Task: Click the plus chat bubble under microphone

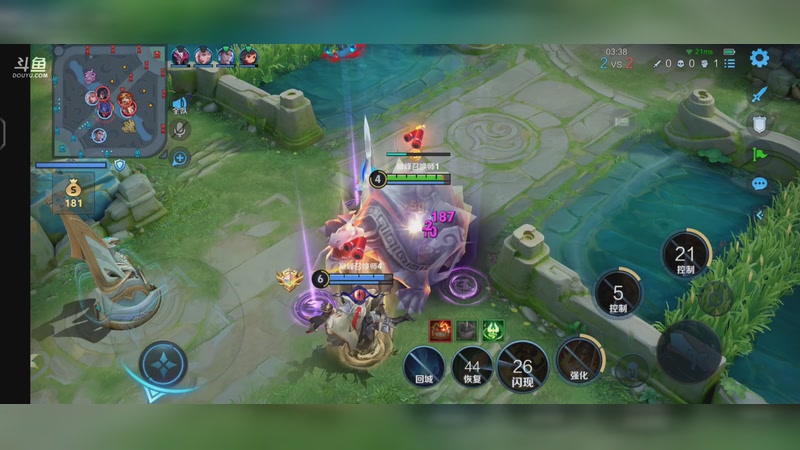Action: click(x=180, y=157)
